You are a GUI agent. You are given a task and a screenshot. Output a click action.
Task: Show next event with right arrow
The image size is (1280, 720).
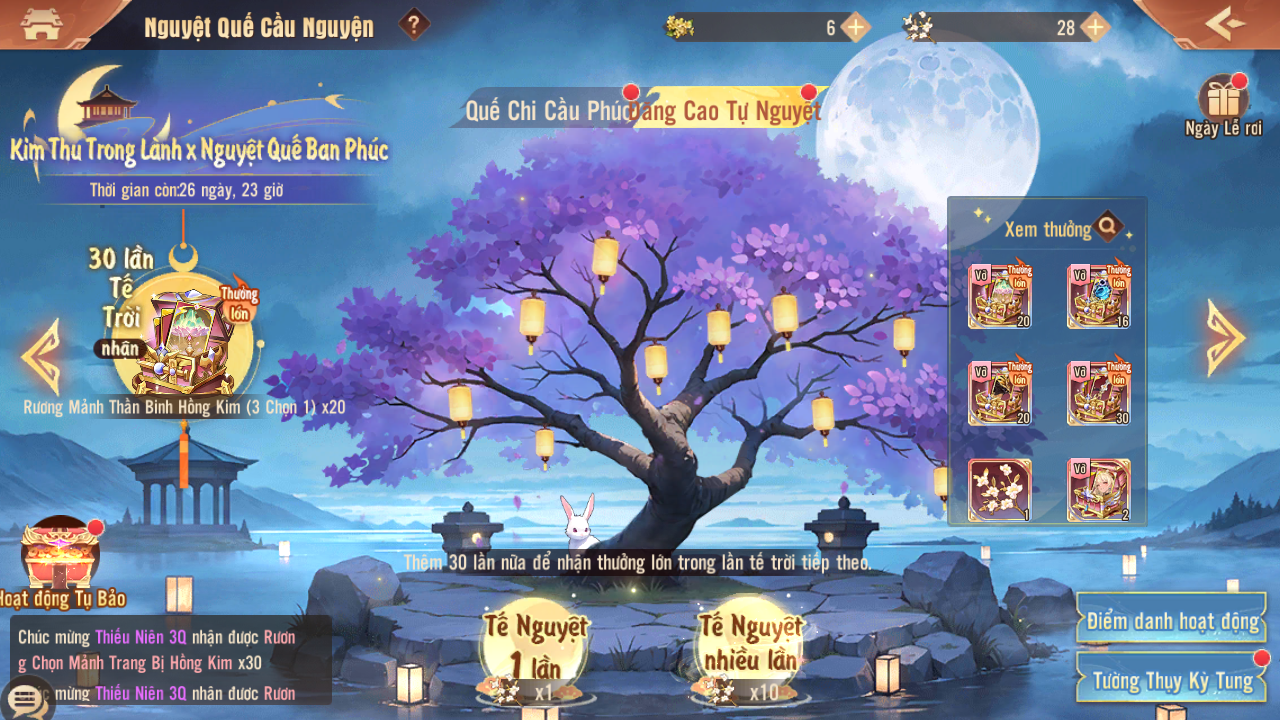(1225, 337)
